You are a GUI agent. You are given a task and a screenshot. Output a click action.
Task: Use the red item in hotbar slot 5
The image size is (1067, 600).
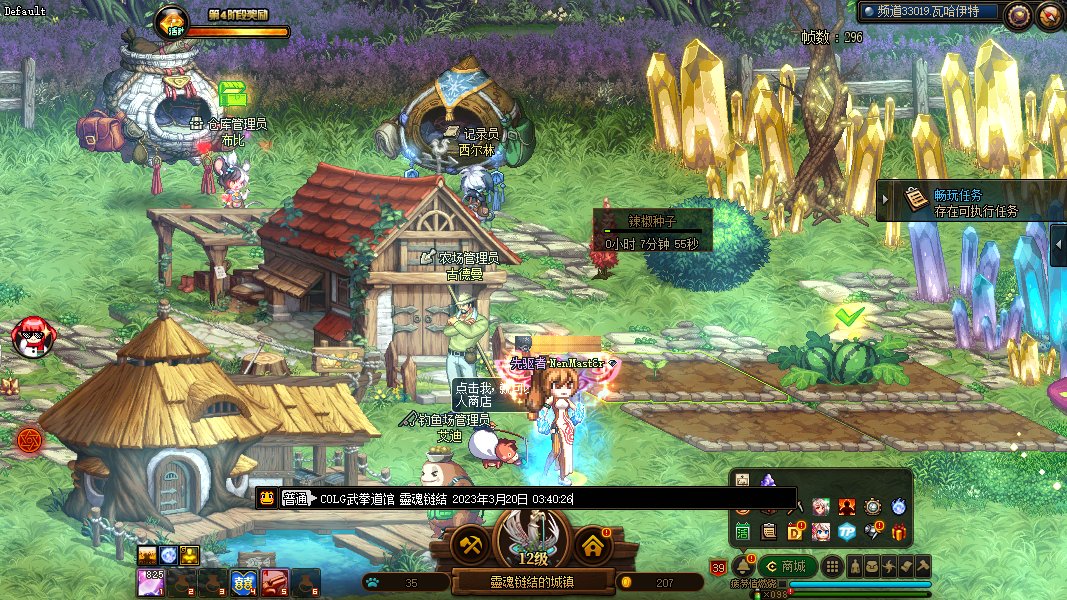(x=275, y=582)
